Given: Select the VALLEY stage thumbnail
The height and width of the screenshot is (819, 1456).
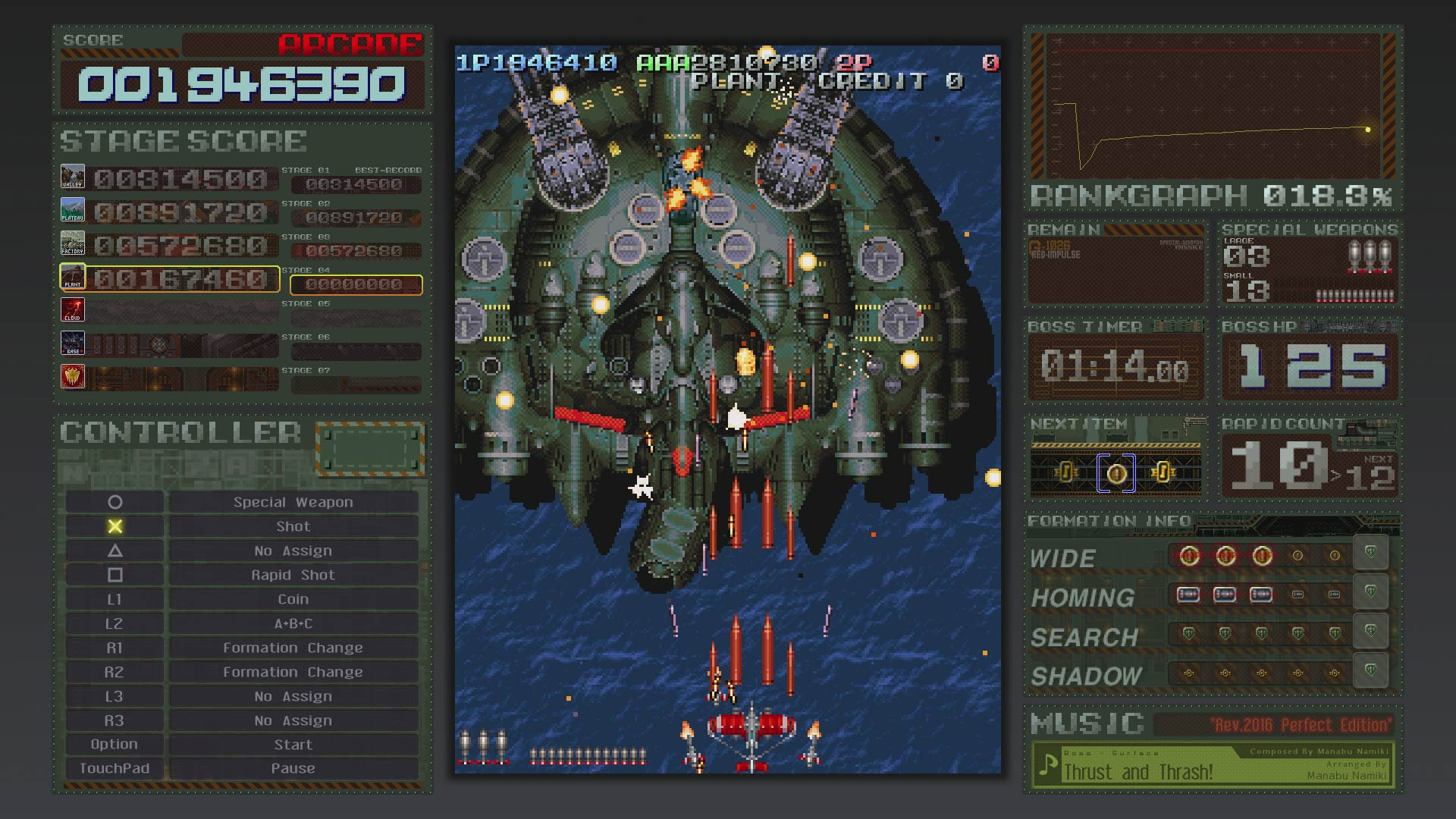Looking at the screenshot, I should (72, 176).
